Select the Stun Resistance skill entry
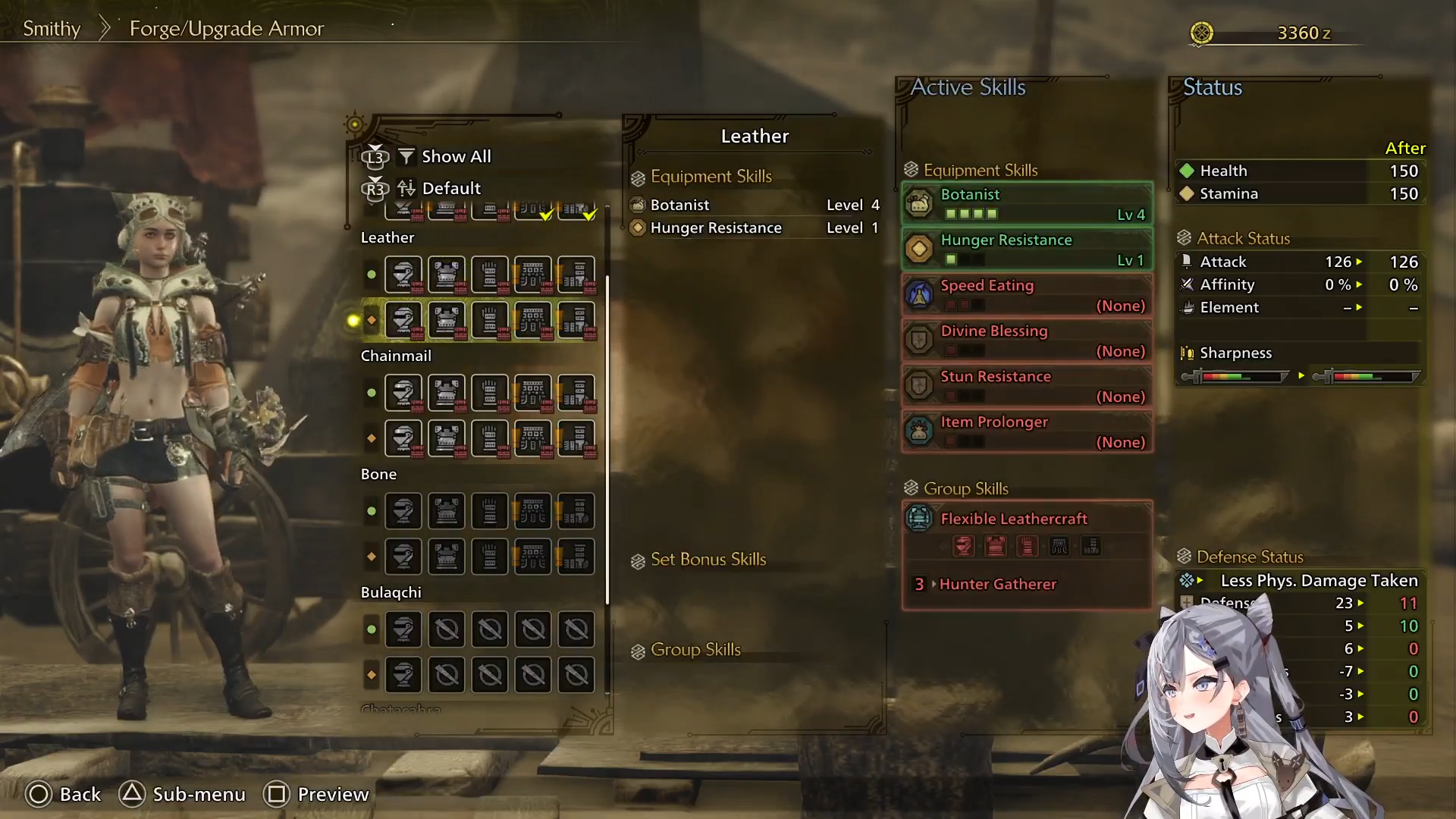Viewport: 1456px width, 819px height. [1027, 386]
